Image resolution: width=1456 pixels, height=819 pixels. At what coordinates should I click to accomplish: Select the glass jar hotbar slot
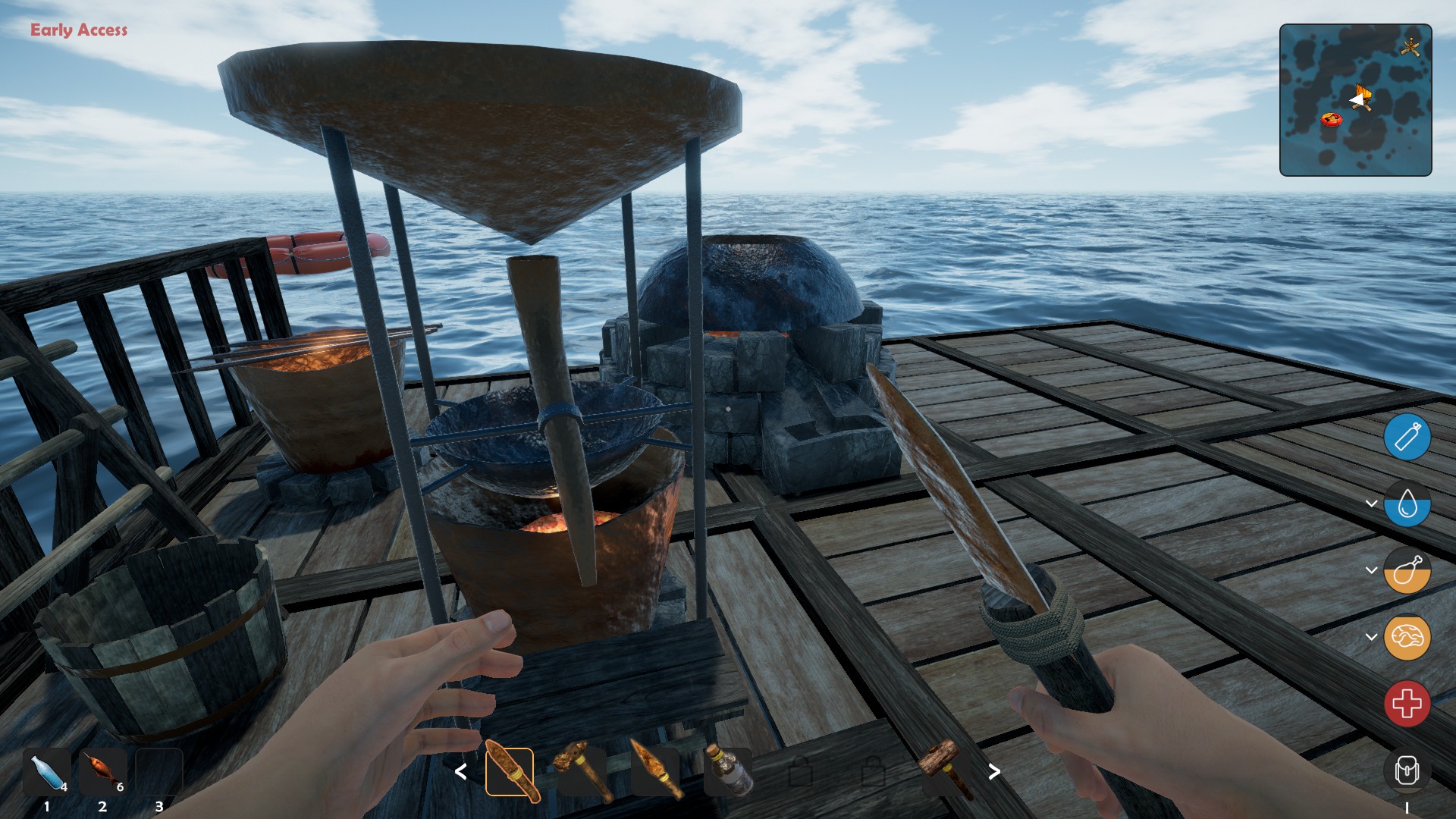coord(728,772)
